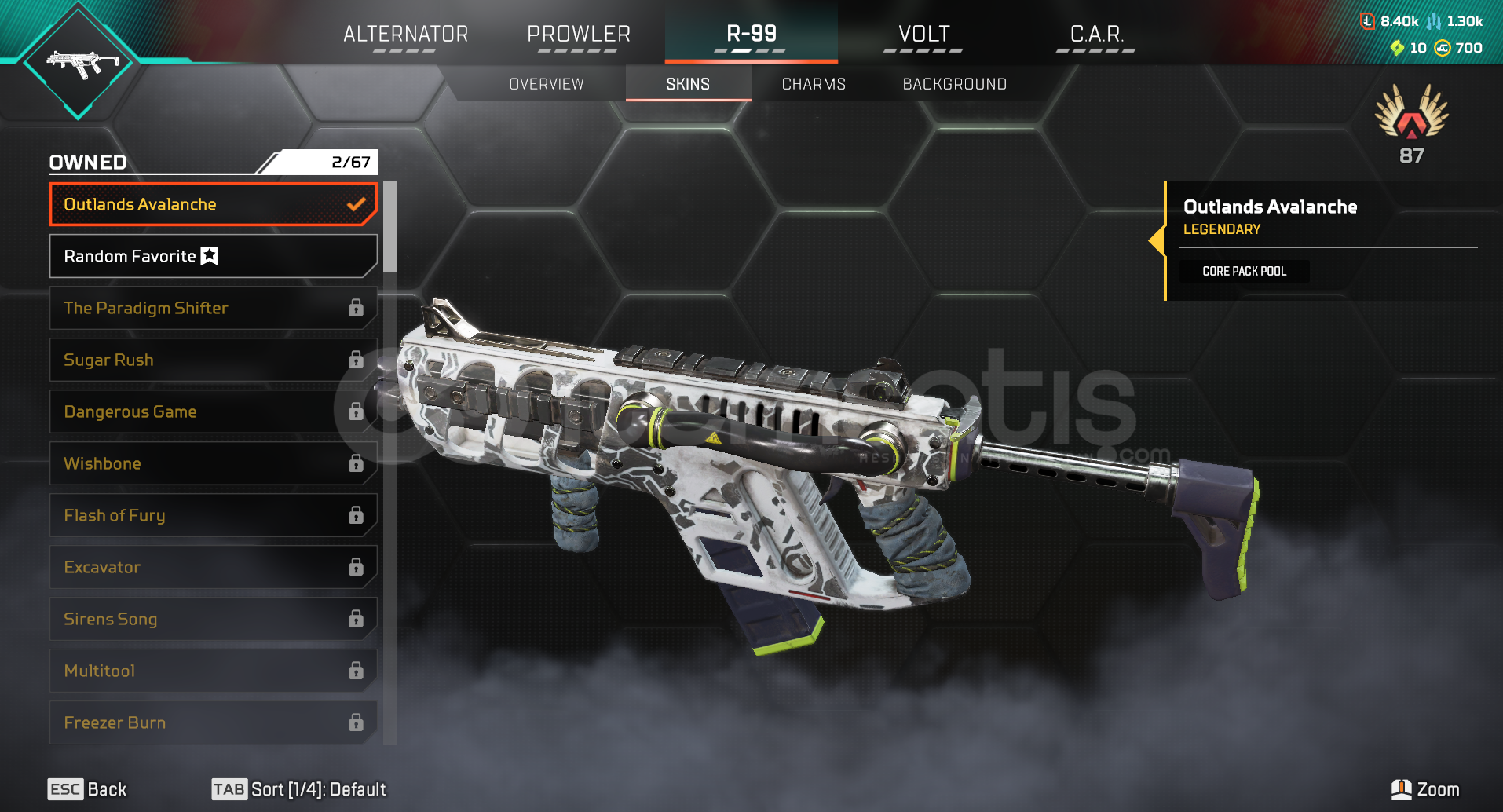1503x812 pixels.
Task: Preview the Excavator skin
Action: pyautogui.click(x=213, y=567)
